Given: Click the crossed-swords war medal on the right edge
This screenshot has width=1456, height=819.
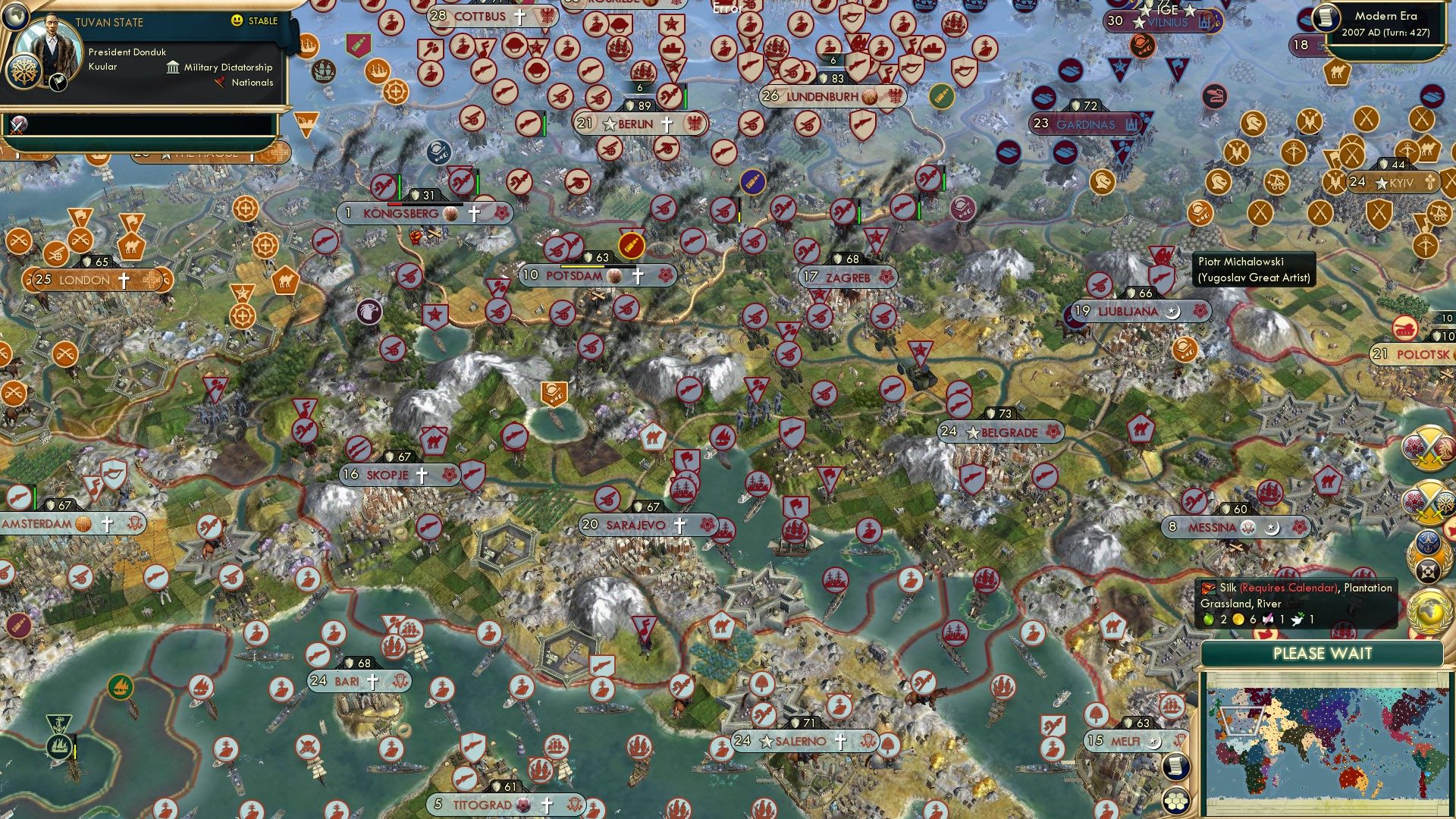Looking at the screenshot, I should 1428,449.
